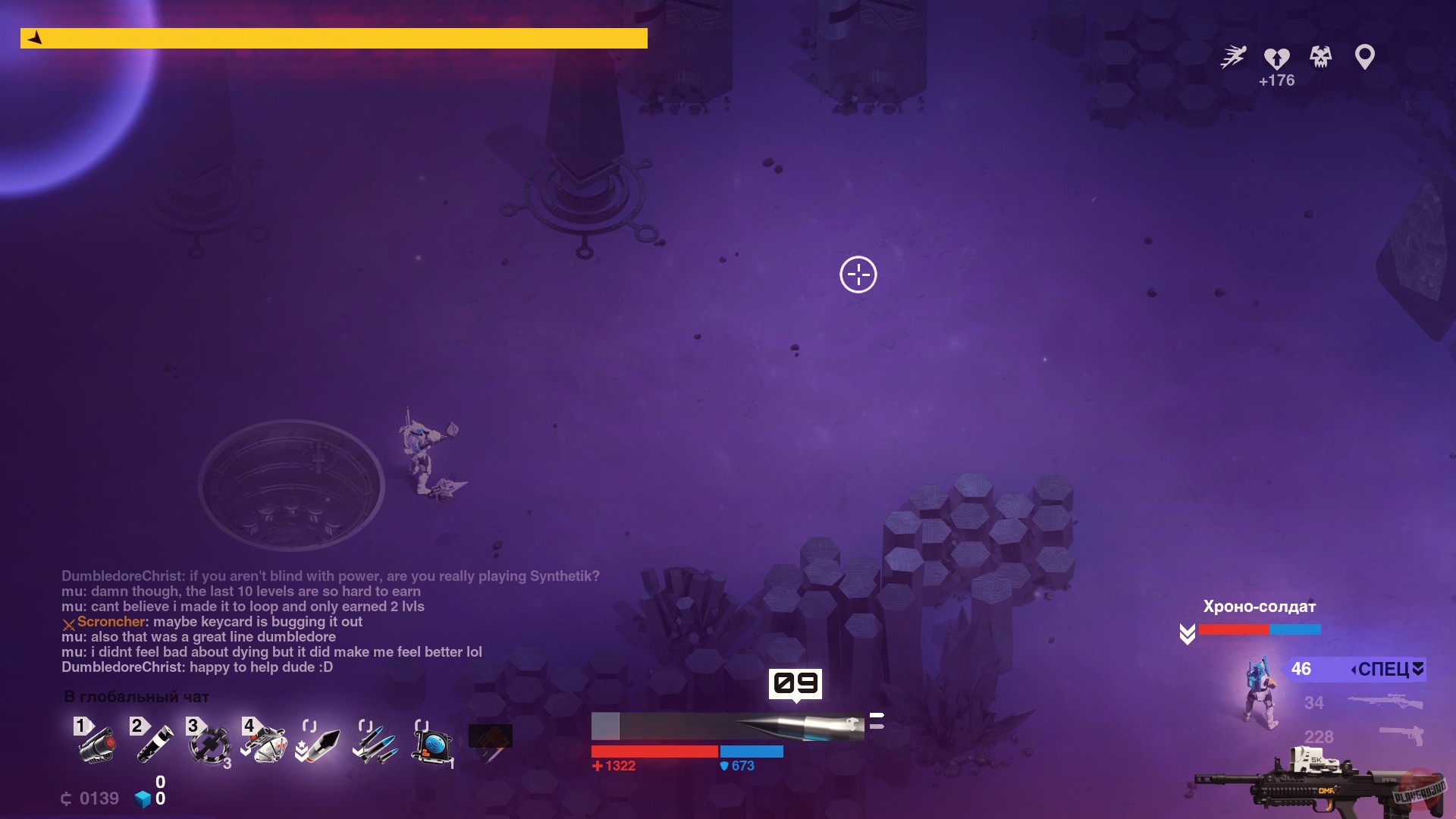This screenshot has height=819, width=1456.
Task: Click the skull kills icon at top right
Action: pyautogui.click(x=1319, y=57)
